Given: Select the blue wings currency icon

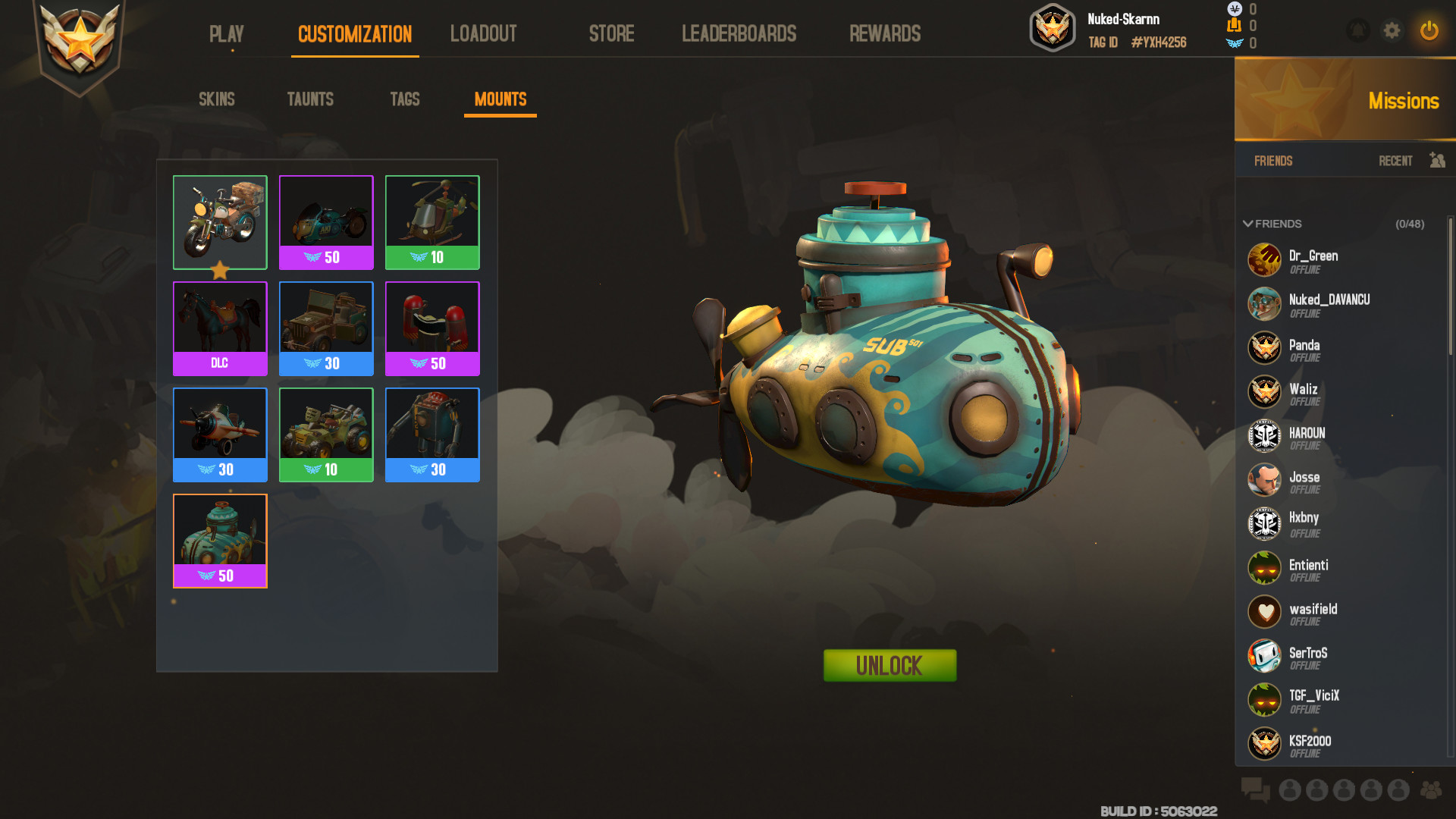Looking at the screenshot, I should click(x=1235, y=43).
